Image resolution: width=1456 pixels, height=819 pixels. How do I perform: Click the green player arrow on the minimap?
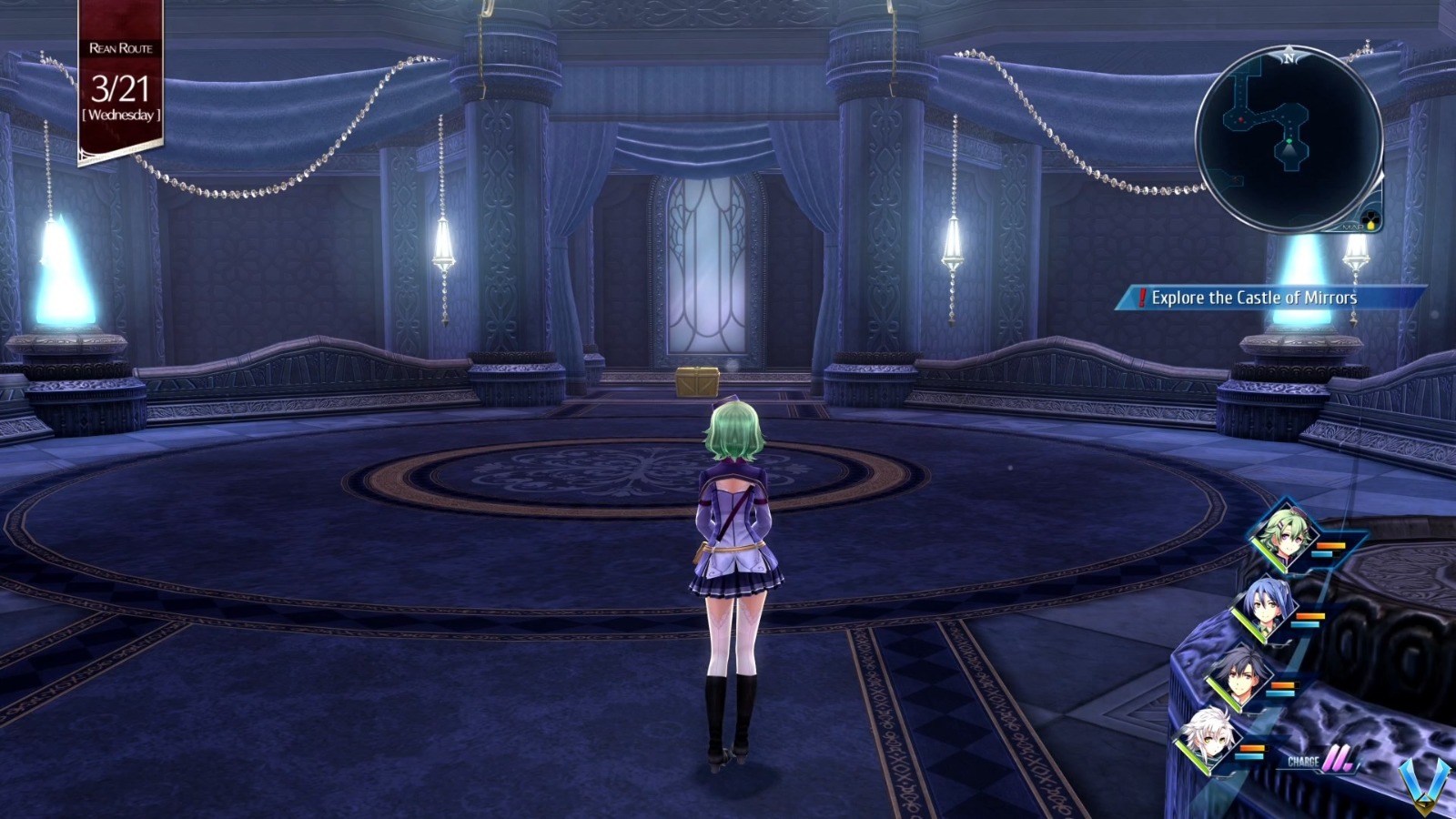tap(1289, 141)
